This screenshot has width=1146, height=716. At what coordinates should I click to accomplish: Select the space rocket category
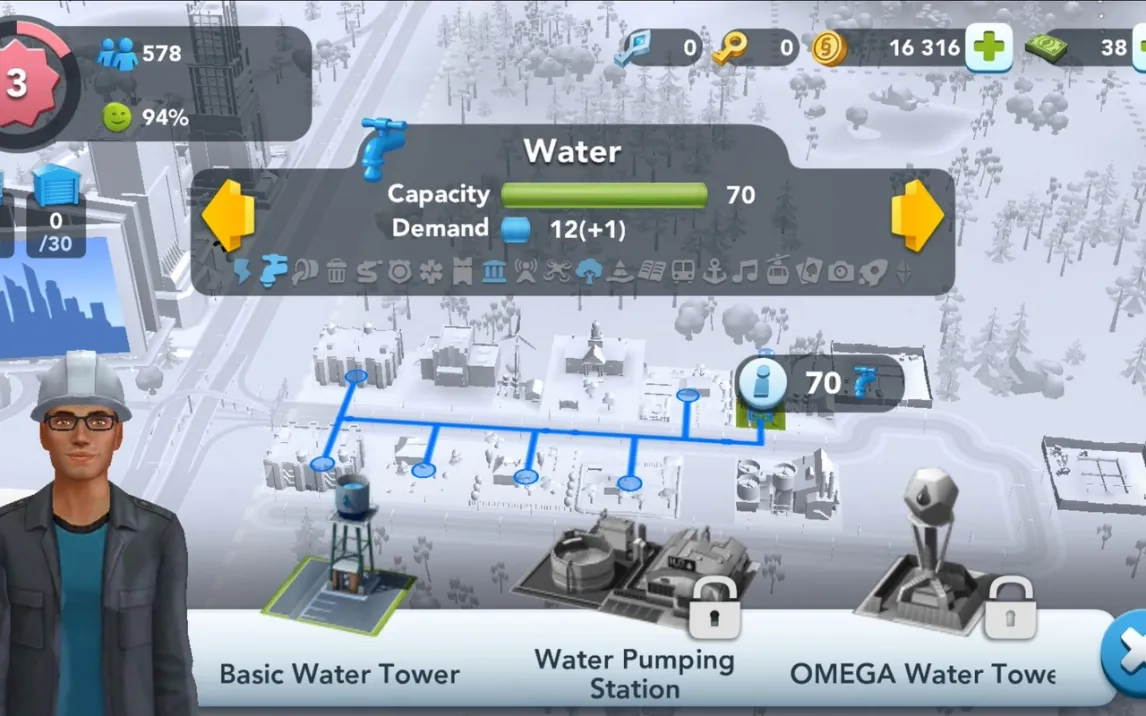(x=872, y=271)
